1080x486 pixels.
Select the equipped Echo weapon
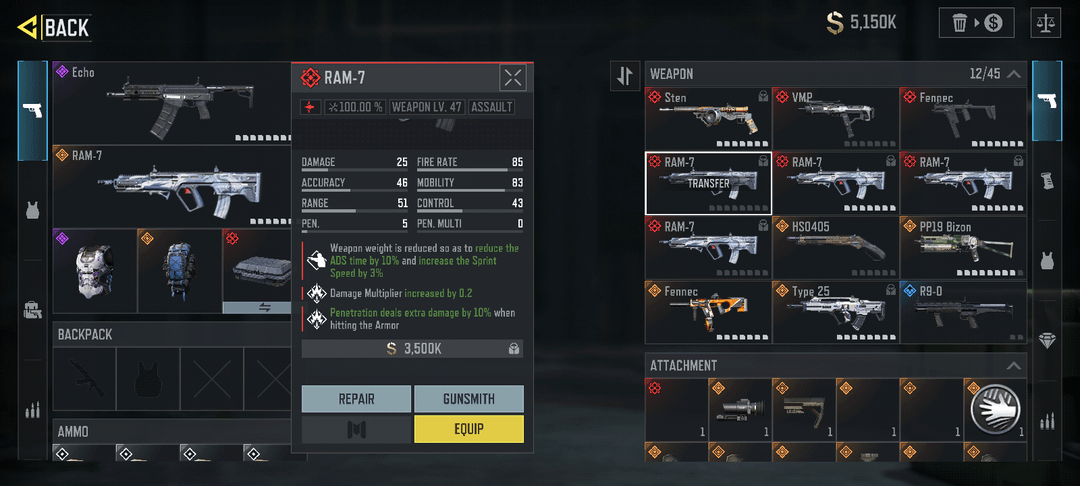click(170, 102)
